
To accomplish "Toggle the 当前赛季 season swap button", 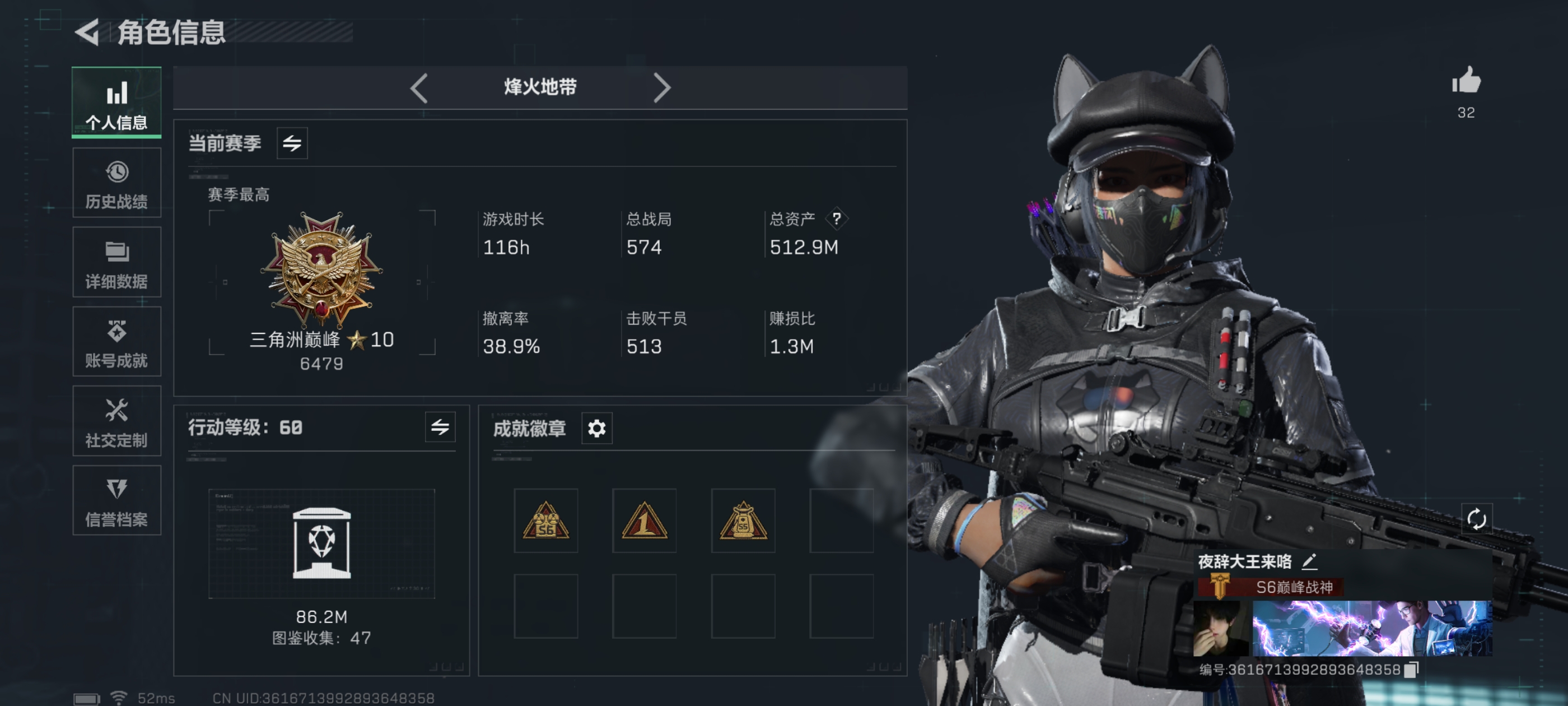I will 292,144.
